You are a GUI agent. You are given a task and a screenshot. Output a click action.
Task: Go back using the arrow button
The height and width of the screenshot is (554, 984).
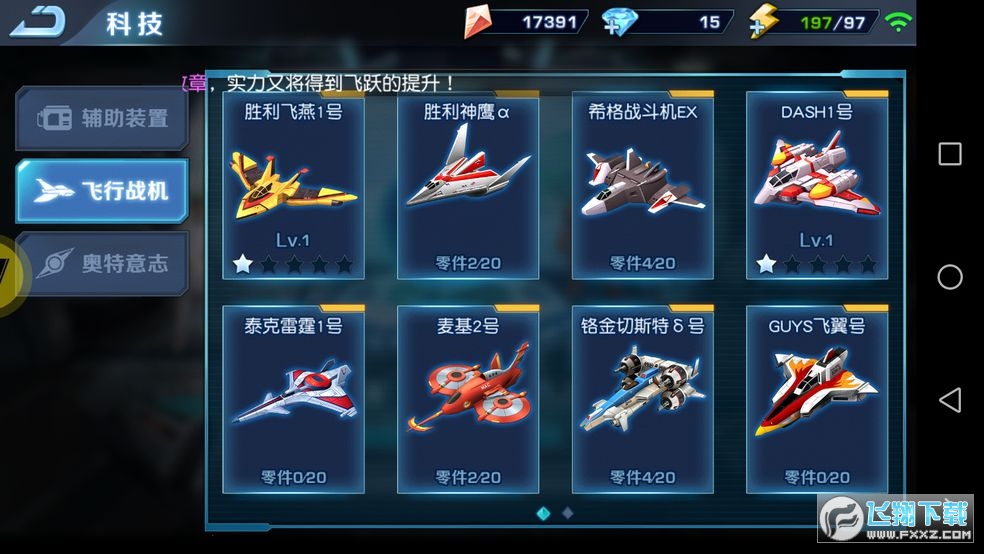click(x=37, y=21)
